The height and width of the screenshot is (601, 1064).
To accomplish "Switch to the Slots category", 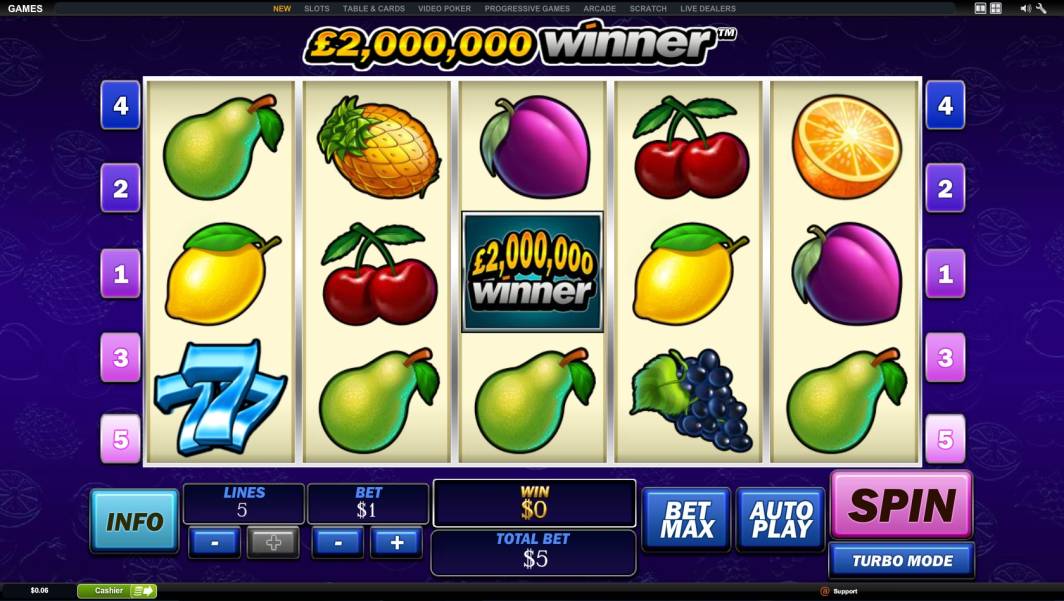I will pos(317,9).
